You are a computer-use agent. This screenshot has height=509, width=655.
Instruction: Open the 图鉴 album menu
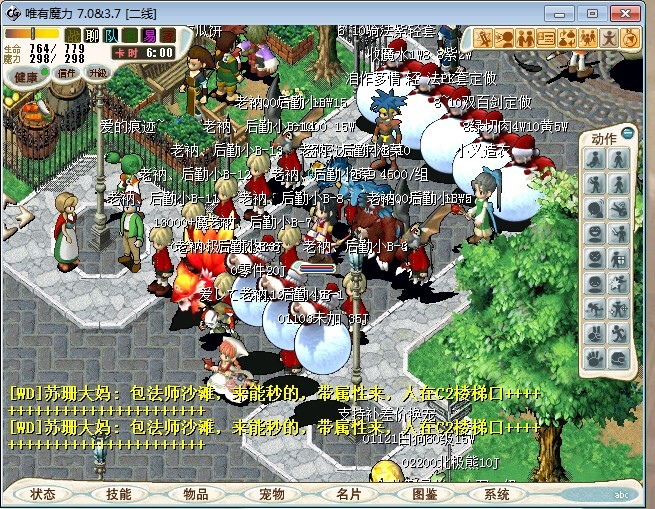pos(424,494)
